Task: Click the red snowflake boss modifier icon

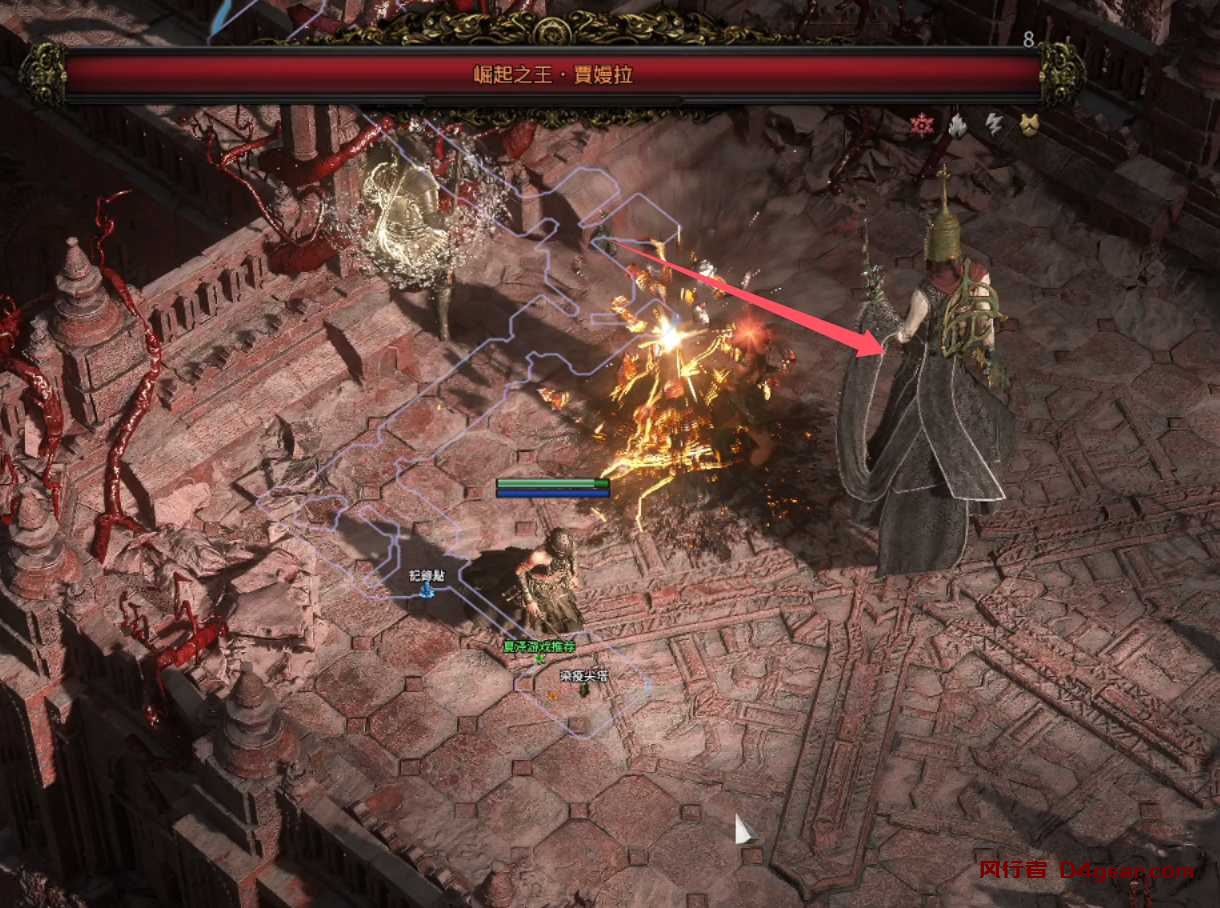Action: [922, 125]
